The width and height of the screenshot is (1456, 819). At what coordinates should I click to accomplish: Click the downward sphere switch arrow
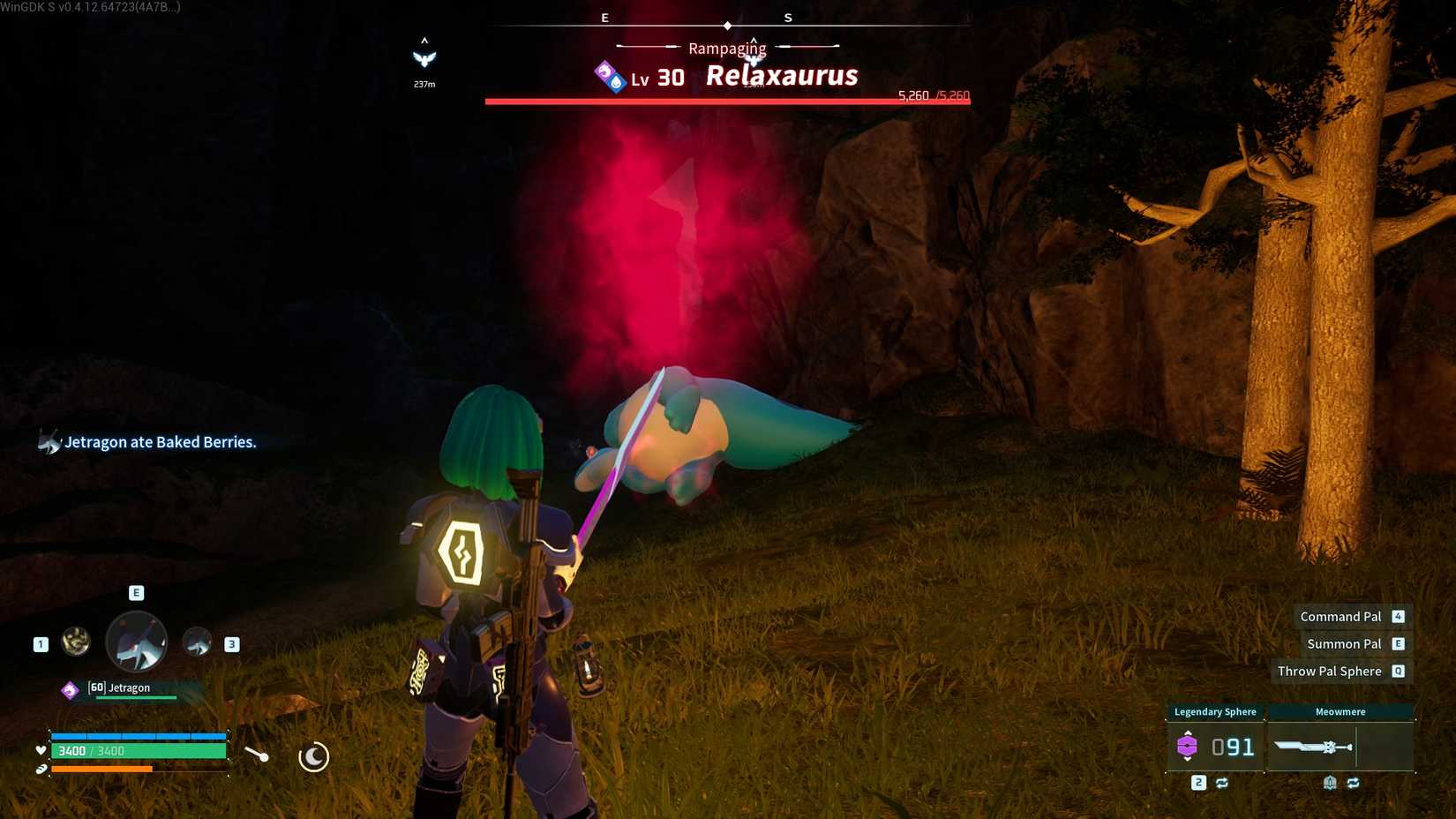1188,760
